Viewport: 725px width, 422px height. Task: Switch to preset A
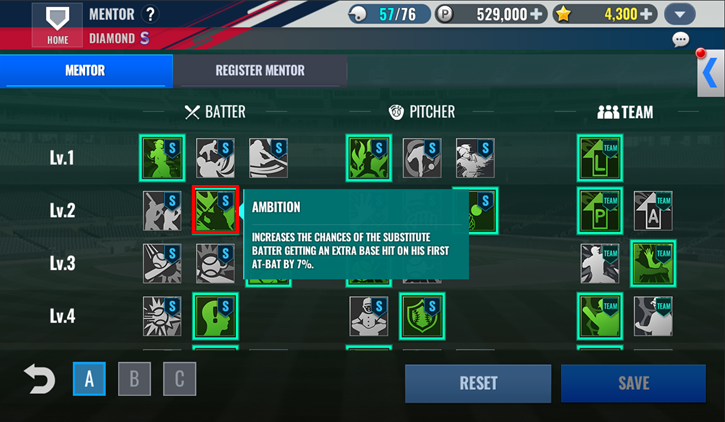pyautogui.click(x=89, y=380)
